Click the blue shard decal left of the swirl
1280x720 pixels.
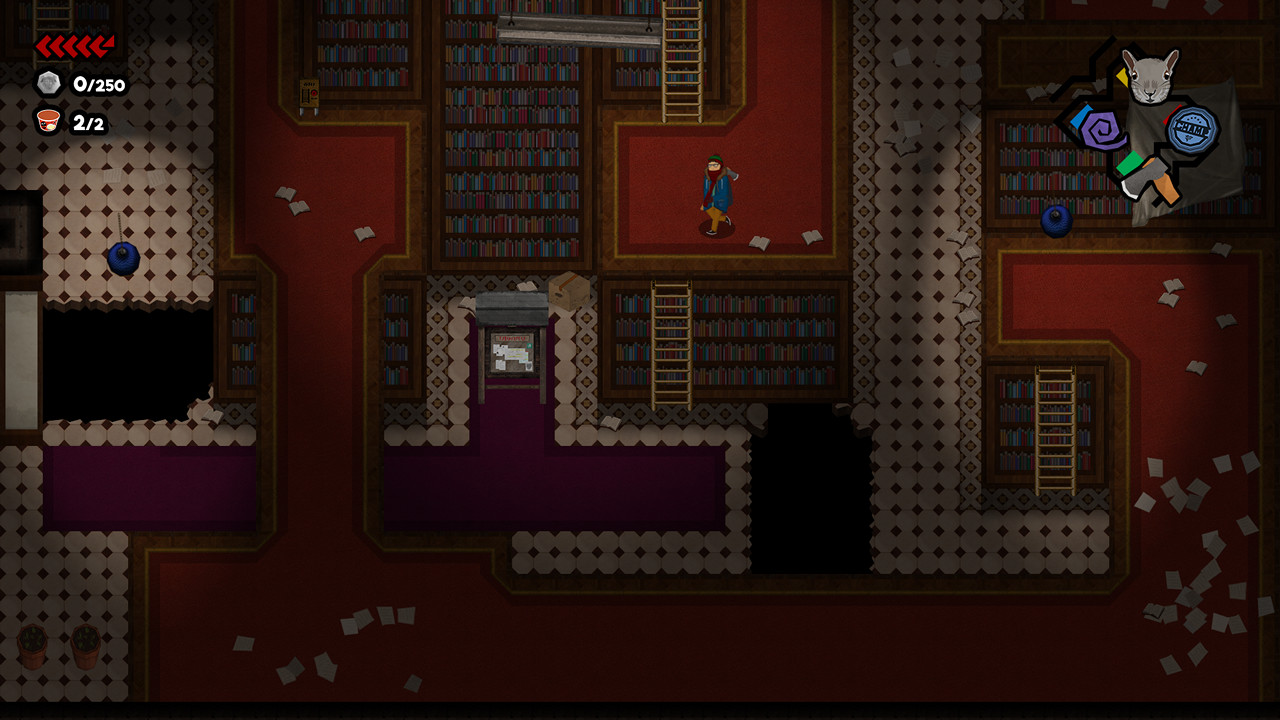[1082, 117]
